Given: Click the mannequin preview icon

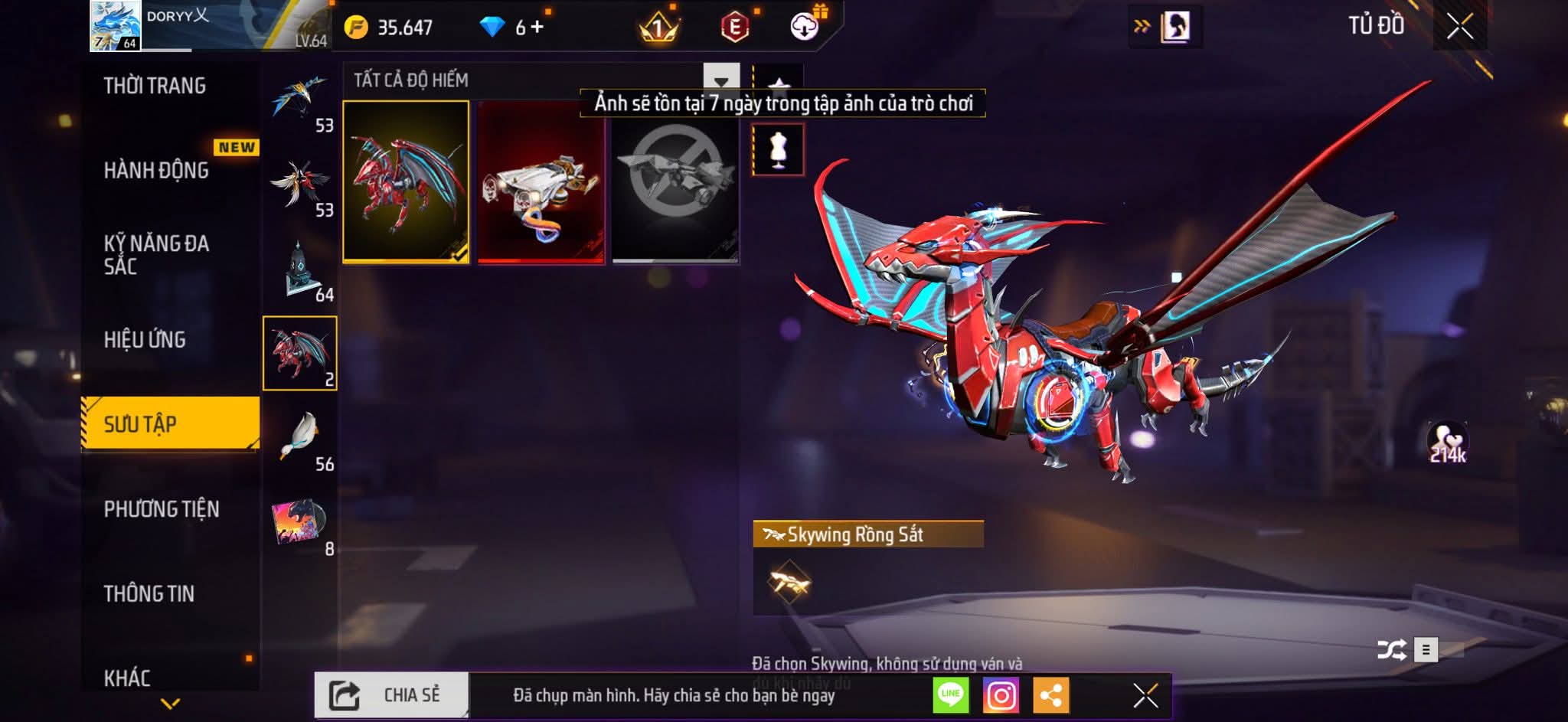Looking at the screenshot, I should [778, 150].
